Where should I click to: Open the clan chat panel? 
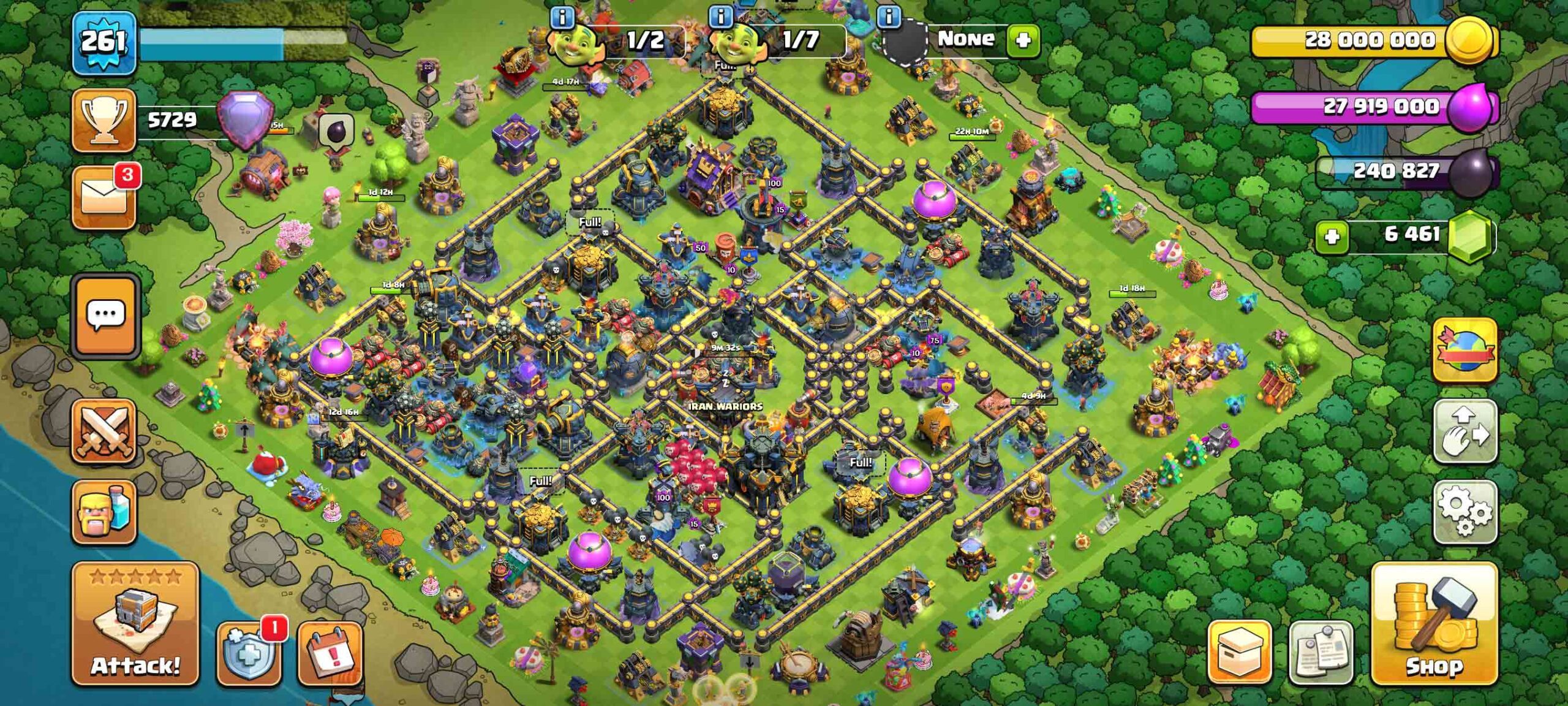105,315
